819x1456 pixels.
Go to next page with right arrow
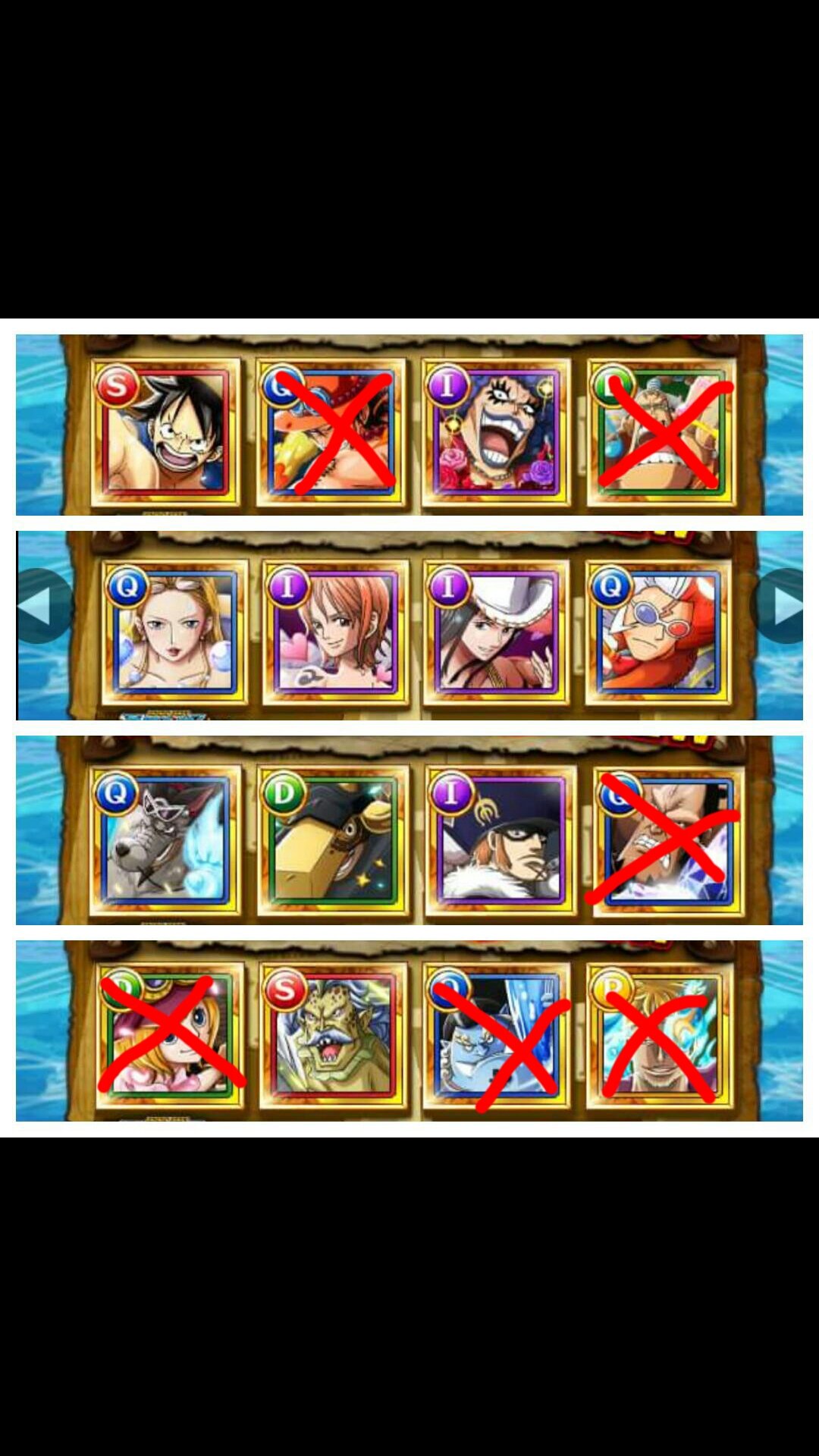tap(783, 606)
